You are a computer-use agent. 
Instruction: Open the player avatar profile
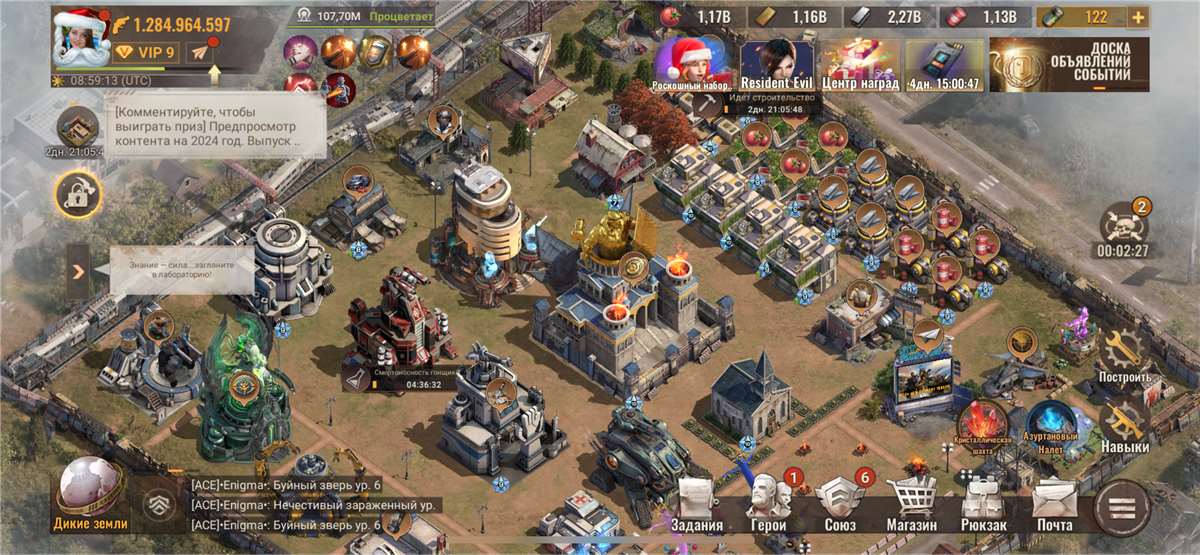point(79,36)
